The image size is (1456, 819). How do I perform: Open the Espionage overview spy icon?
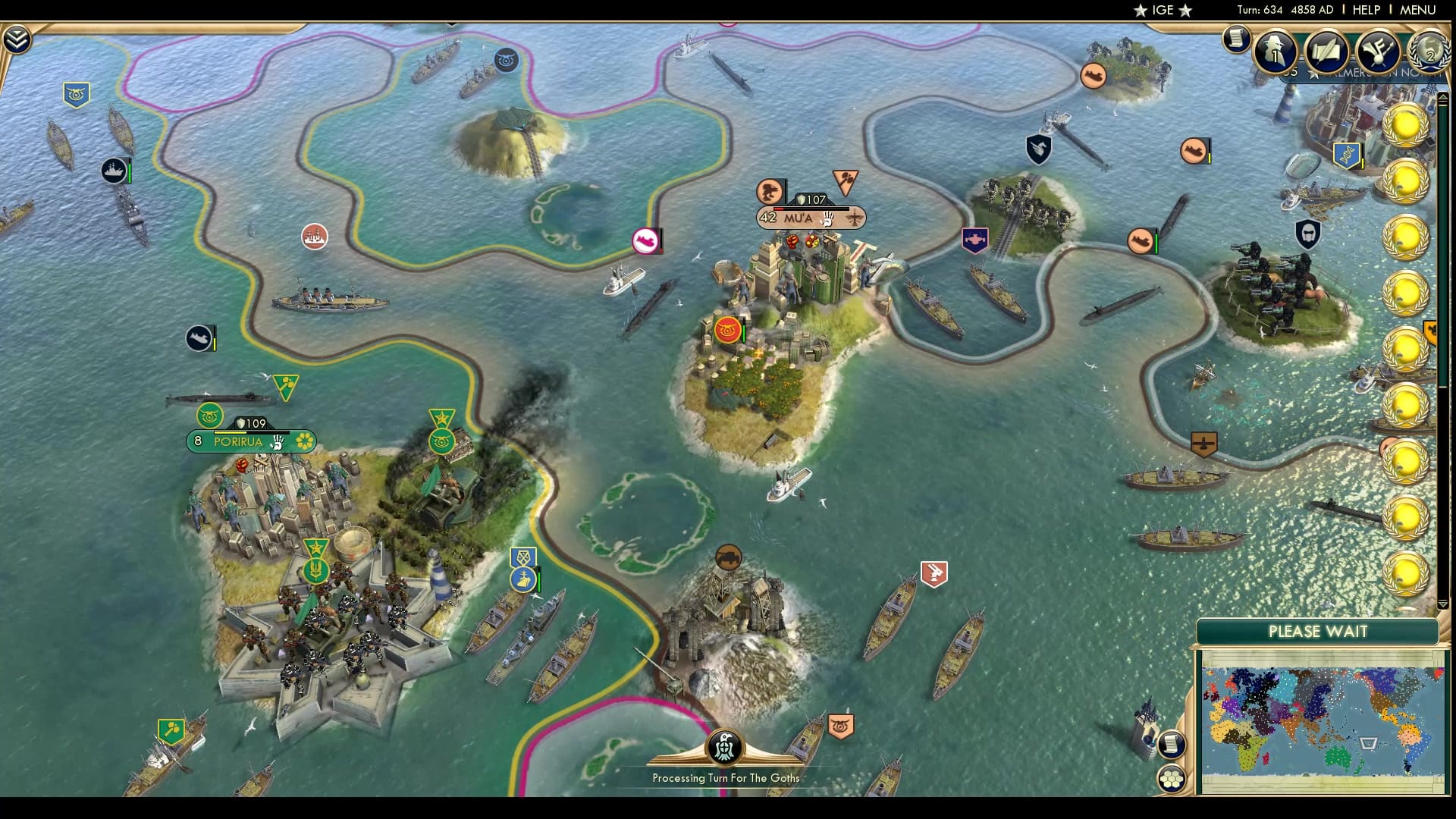[x=1275, y=52]
